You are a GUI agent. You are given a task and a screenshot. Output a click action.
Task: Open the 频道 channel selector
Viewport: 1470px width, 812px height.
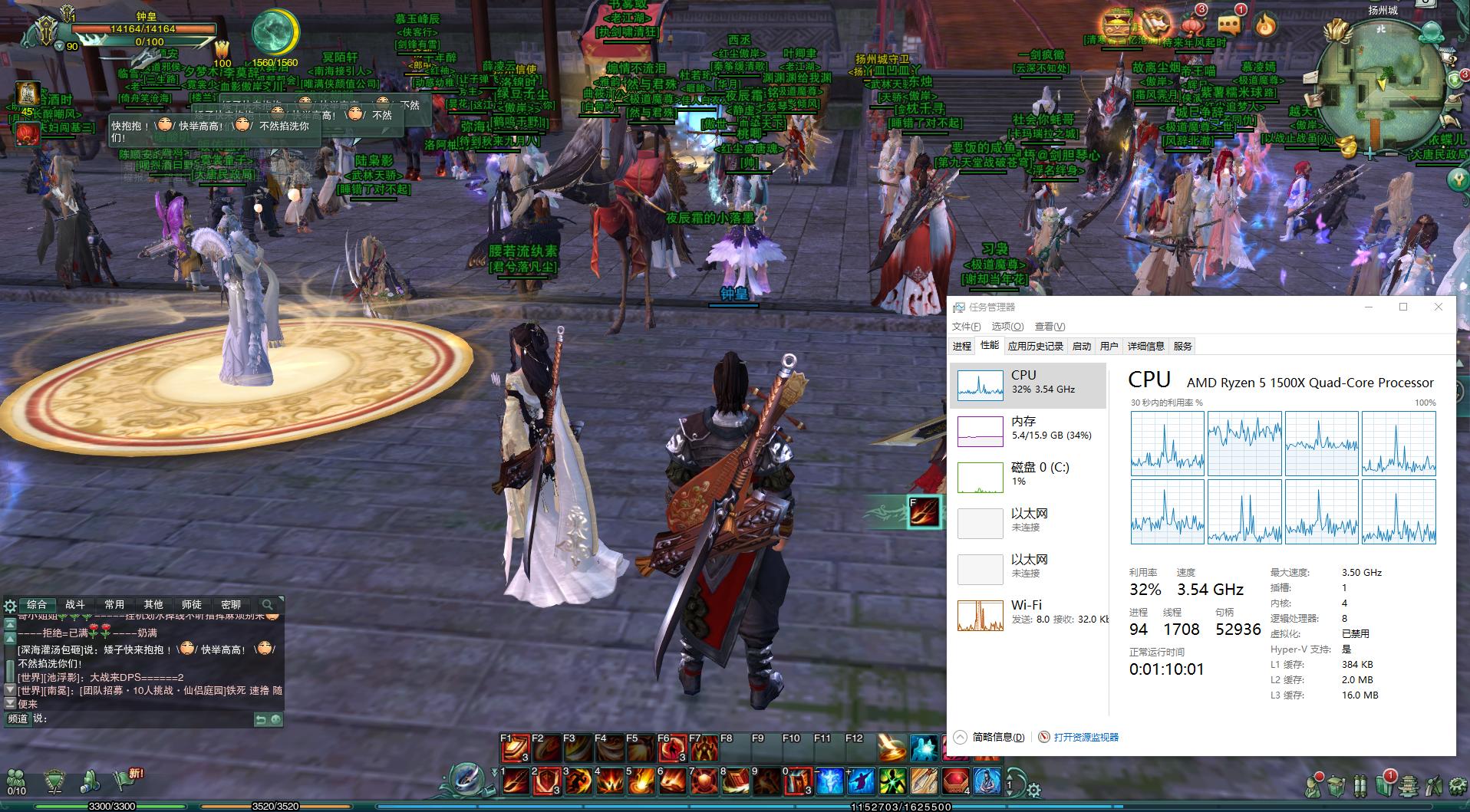point(17,718)
